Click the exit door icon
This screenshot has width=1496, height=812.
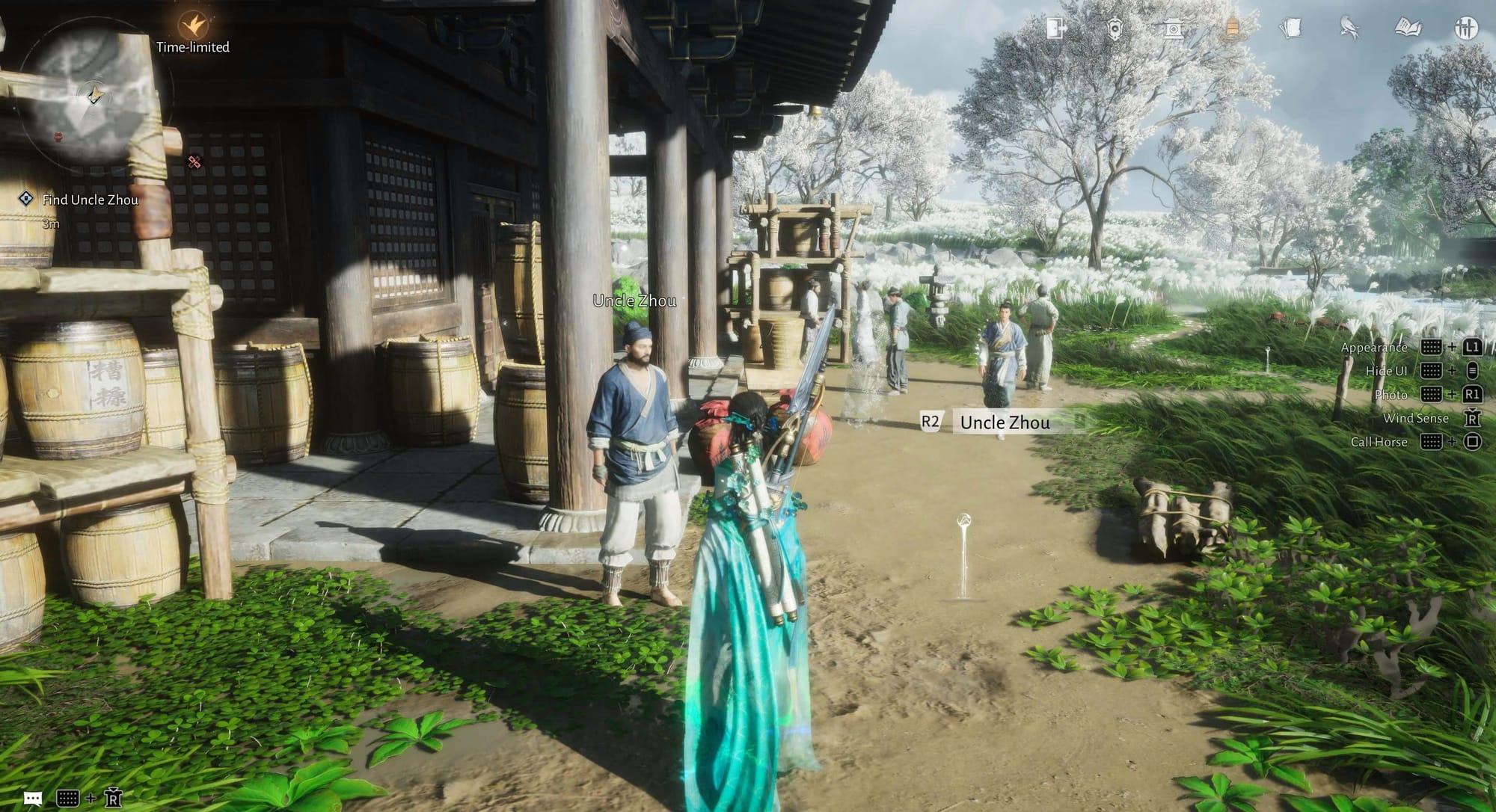[1055, 28]
